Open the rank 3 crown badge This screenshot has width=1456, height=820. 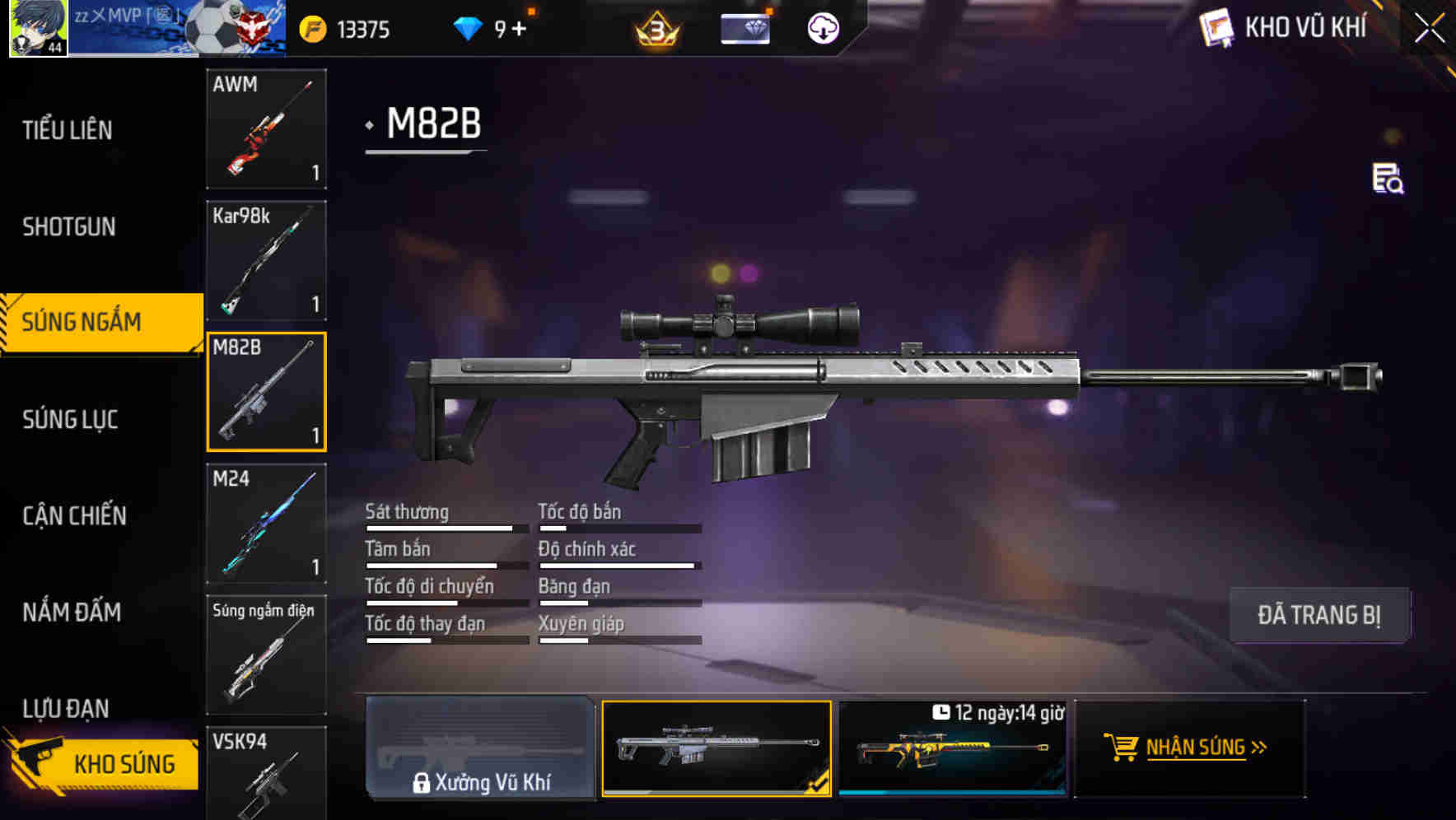656,30
